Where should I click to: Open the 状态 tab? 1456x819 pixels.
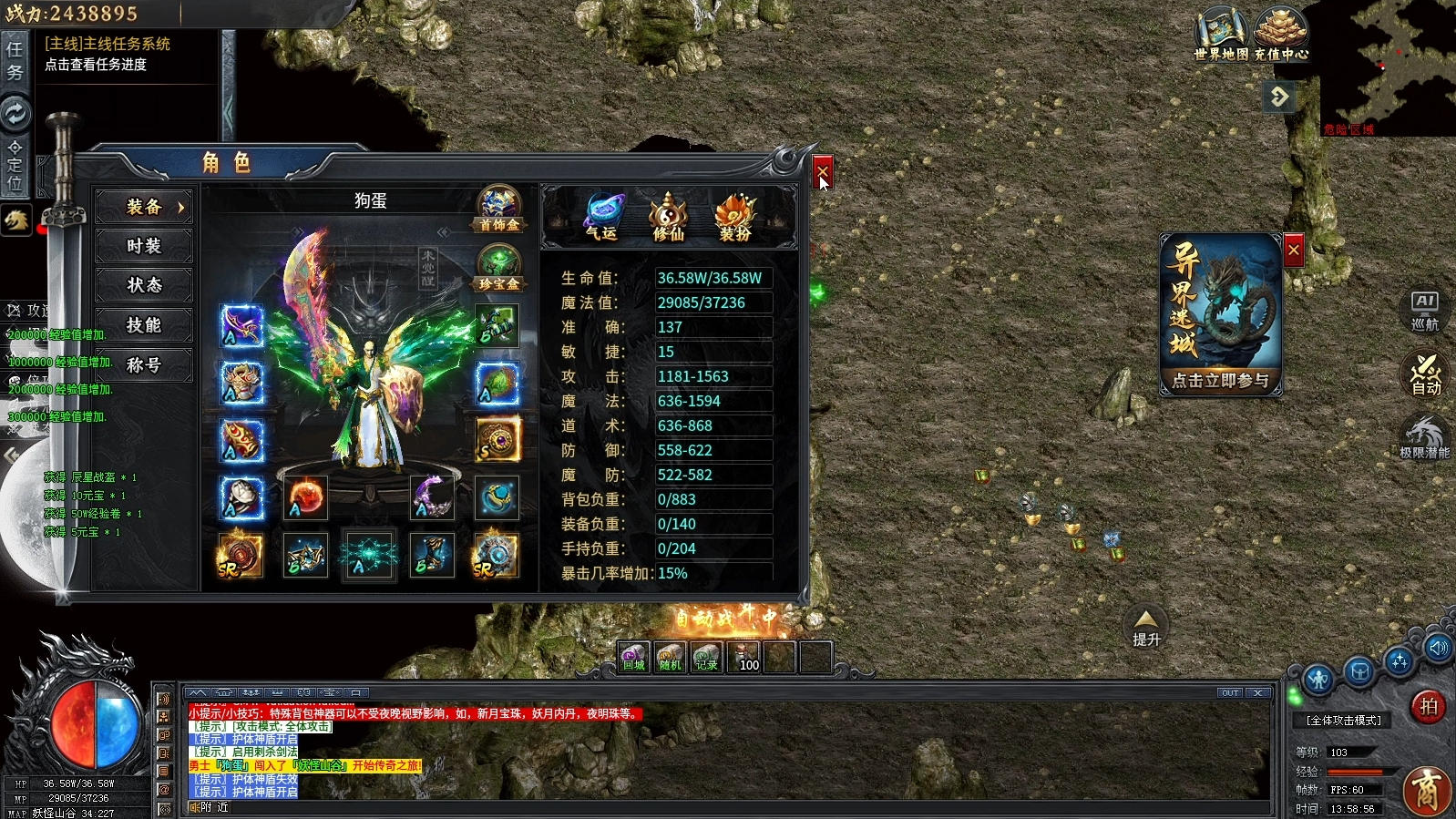(144, 285)
